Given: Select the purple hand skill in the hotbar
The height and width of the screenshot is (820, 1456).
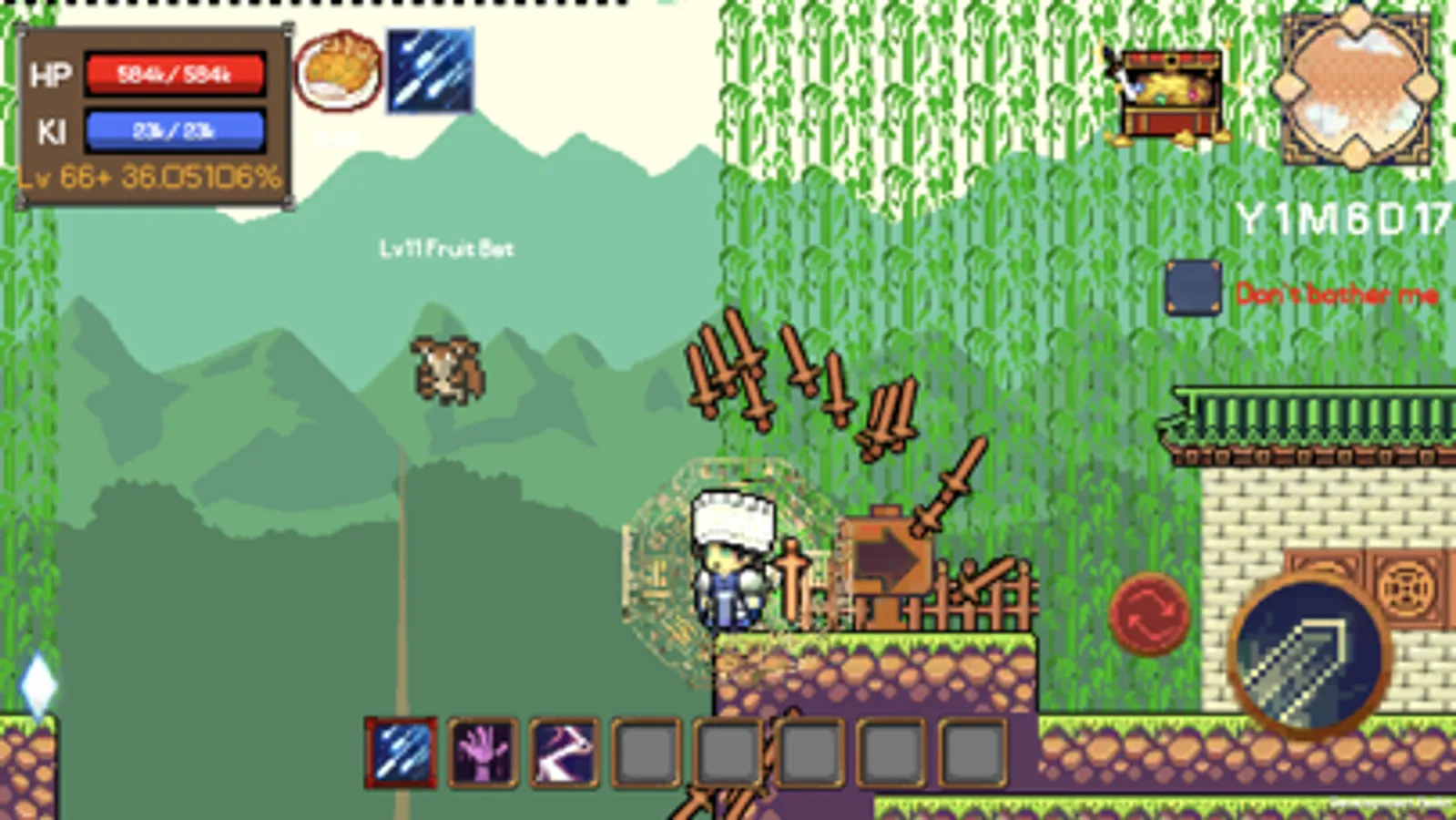Looking at the screenshot, I should pos(482,752).
